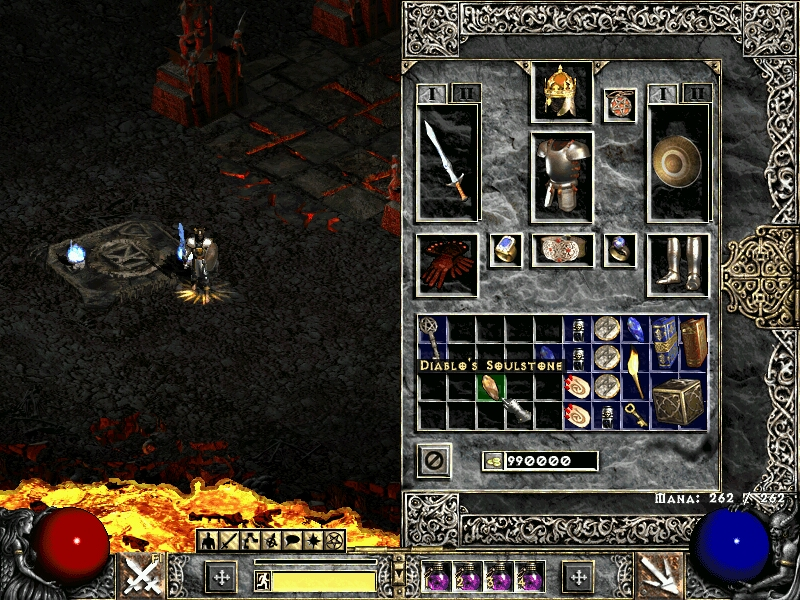
Task: Toggle the run/walk button
Action: point(264,580)
